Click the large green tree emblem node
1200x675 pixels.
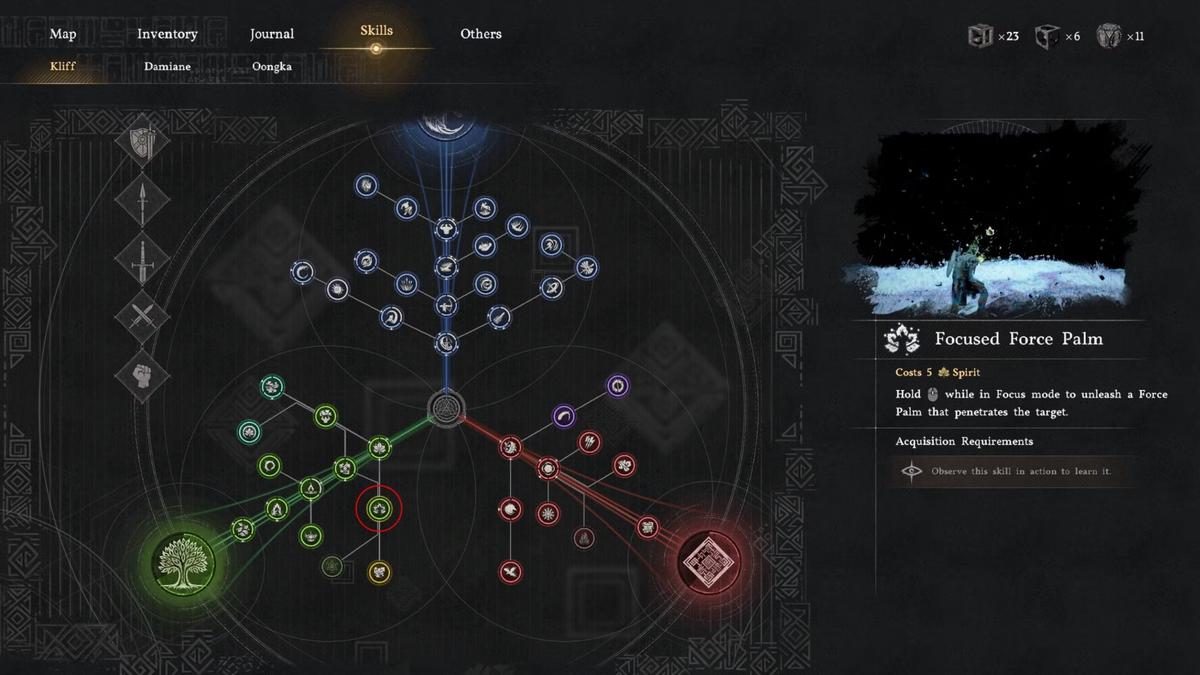point(184,560)
